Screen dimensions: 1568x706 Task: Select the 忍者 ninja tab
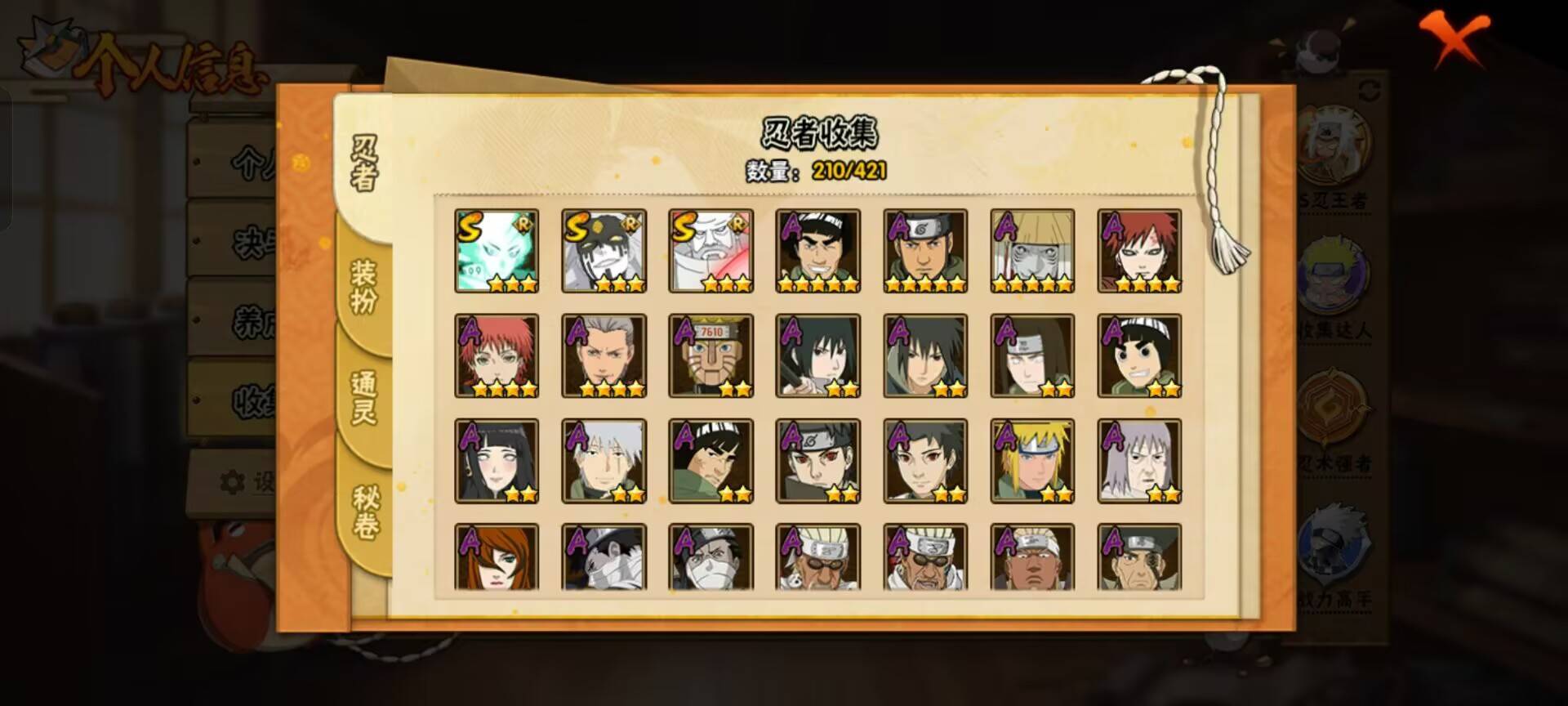click(364, 163)
